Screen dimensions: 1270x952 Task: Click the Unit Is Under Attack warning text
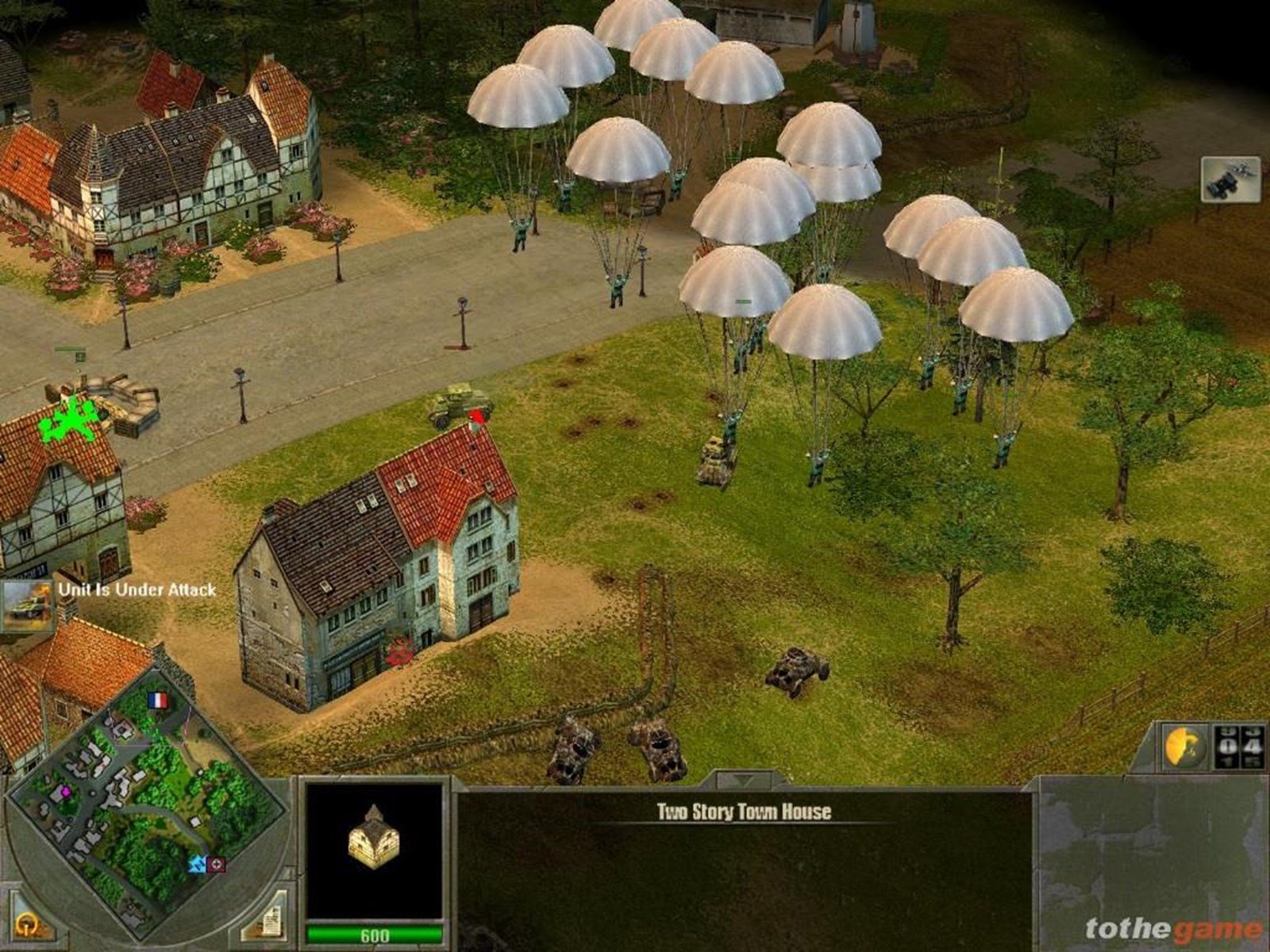pyautogui.click(x=133, y=590)
